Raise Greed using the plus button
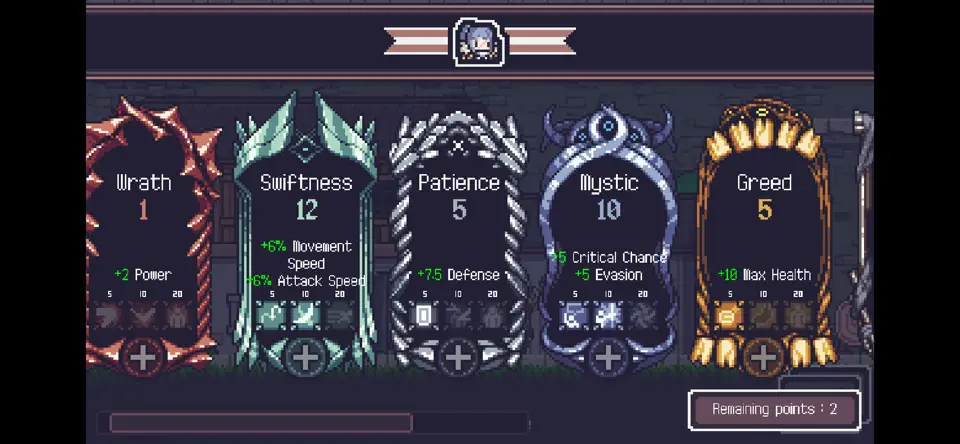Viewport: 960px width, 444px height. coord(763,357)
